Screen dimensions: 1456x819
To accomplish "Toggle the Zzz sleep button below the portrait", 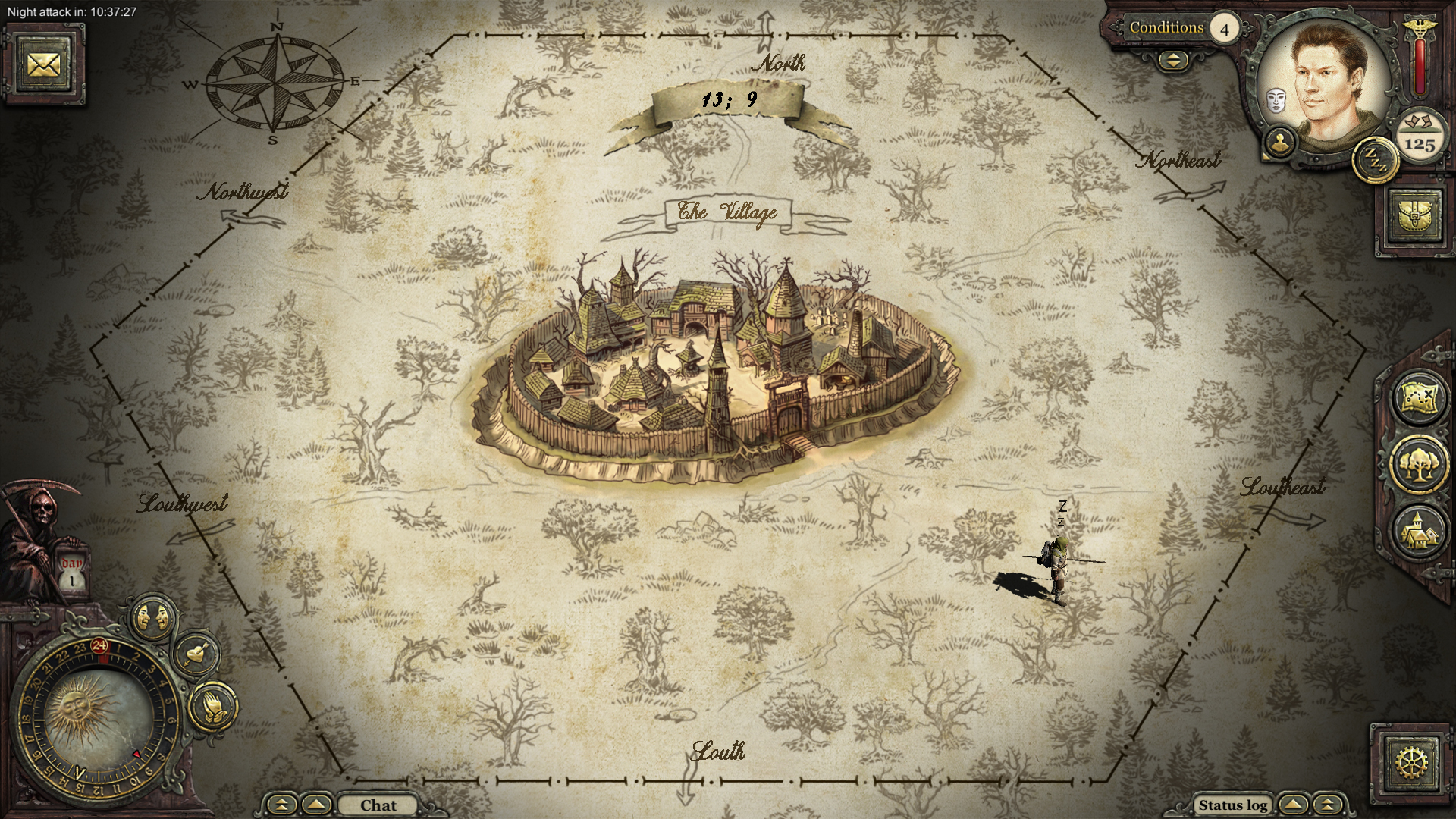I will tap(1375, 161).
